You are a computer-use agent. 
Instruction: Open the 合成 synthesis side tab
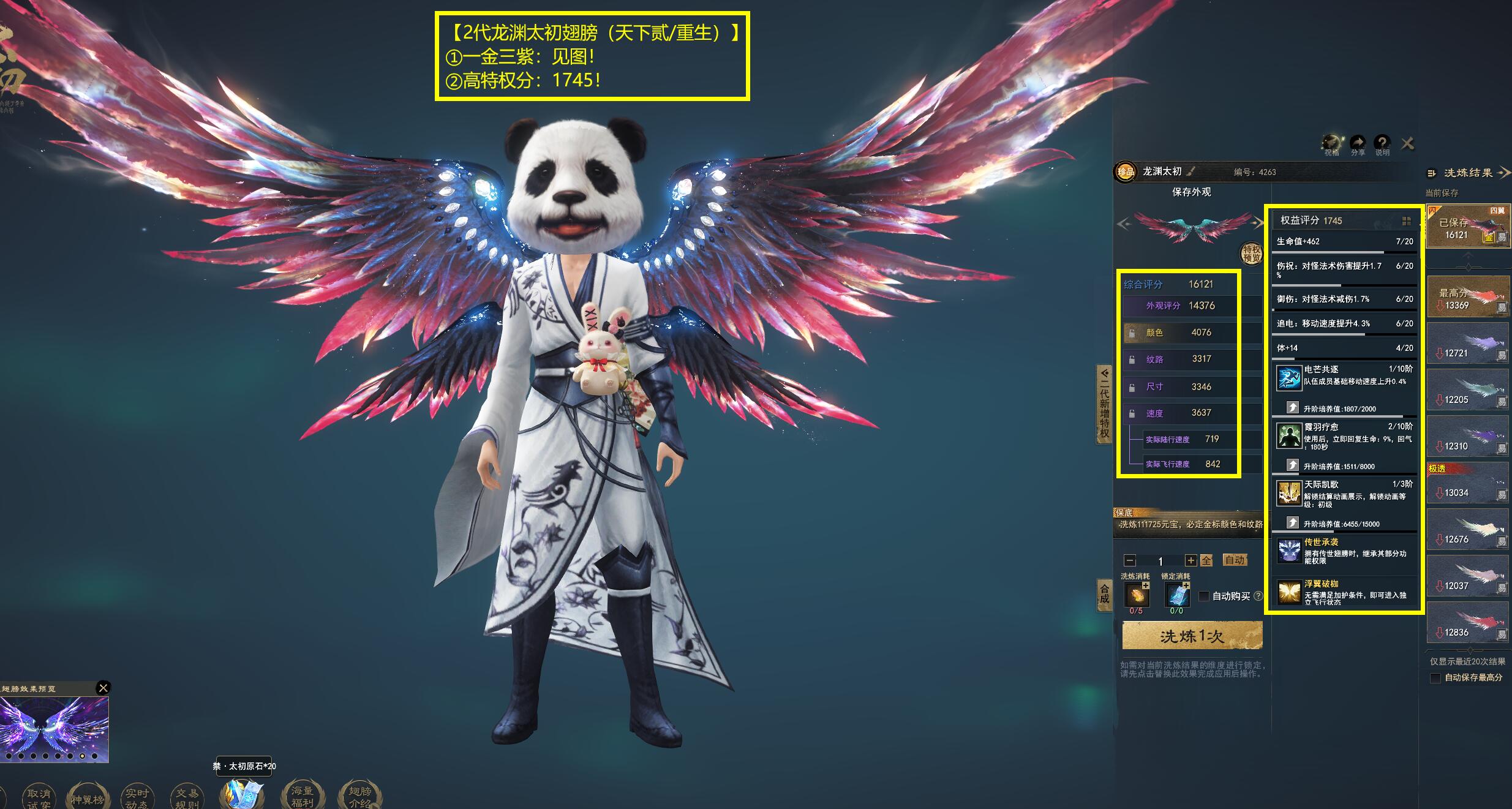(x=1104, y=594)
